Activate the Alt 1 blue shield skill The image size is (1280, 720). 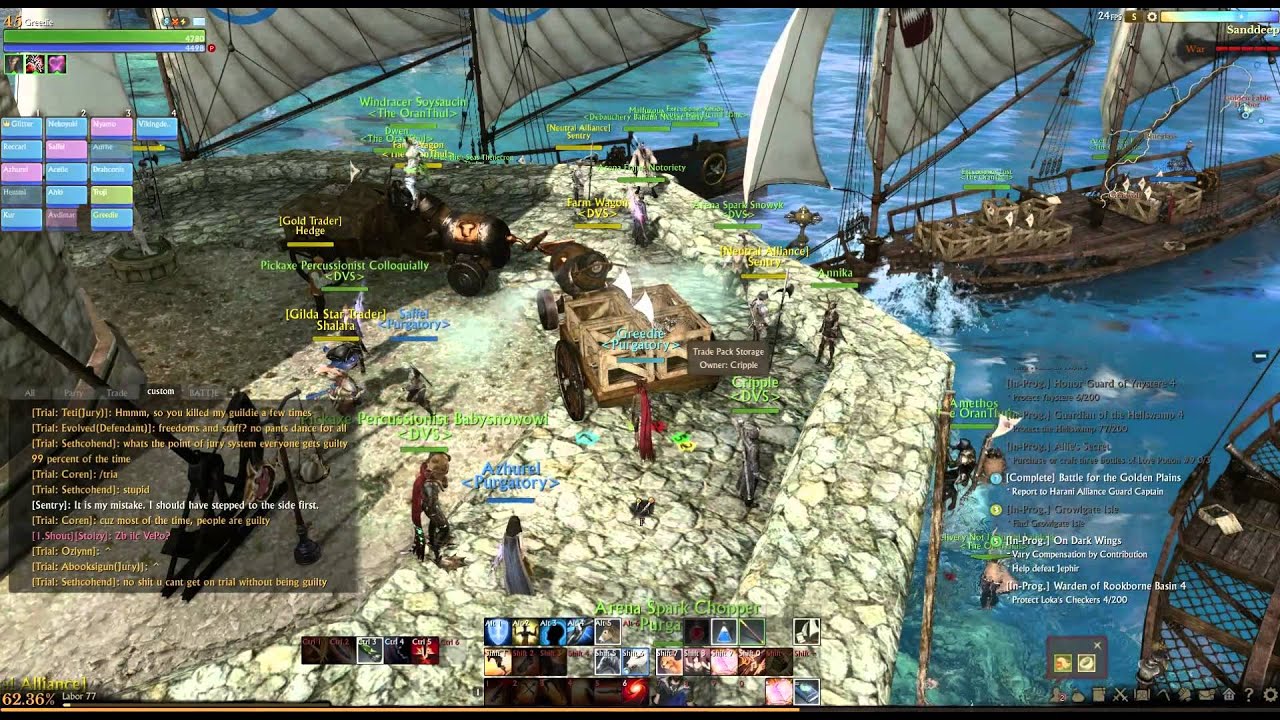497,631
